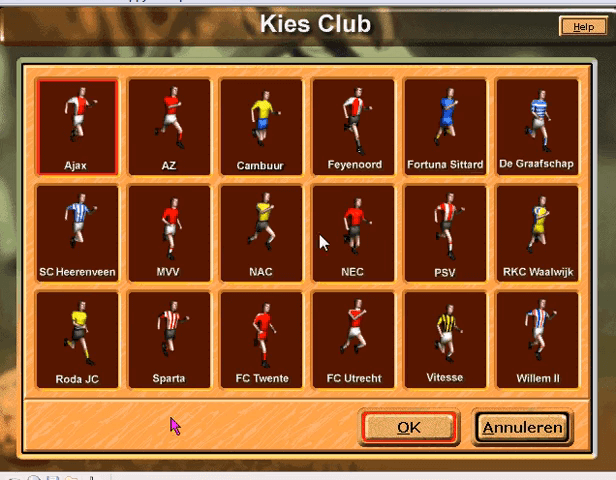Choose PSV as your club
616x480 pixels.
[x=445, y=233]
